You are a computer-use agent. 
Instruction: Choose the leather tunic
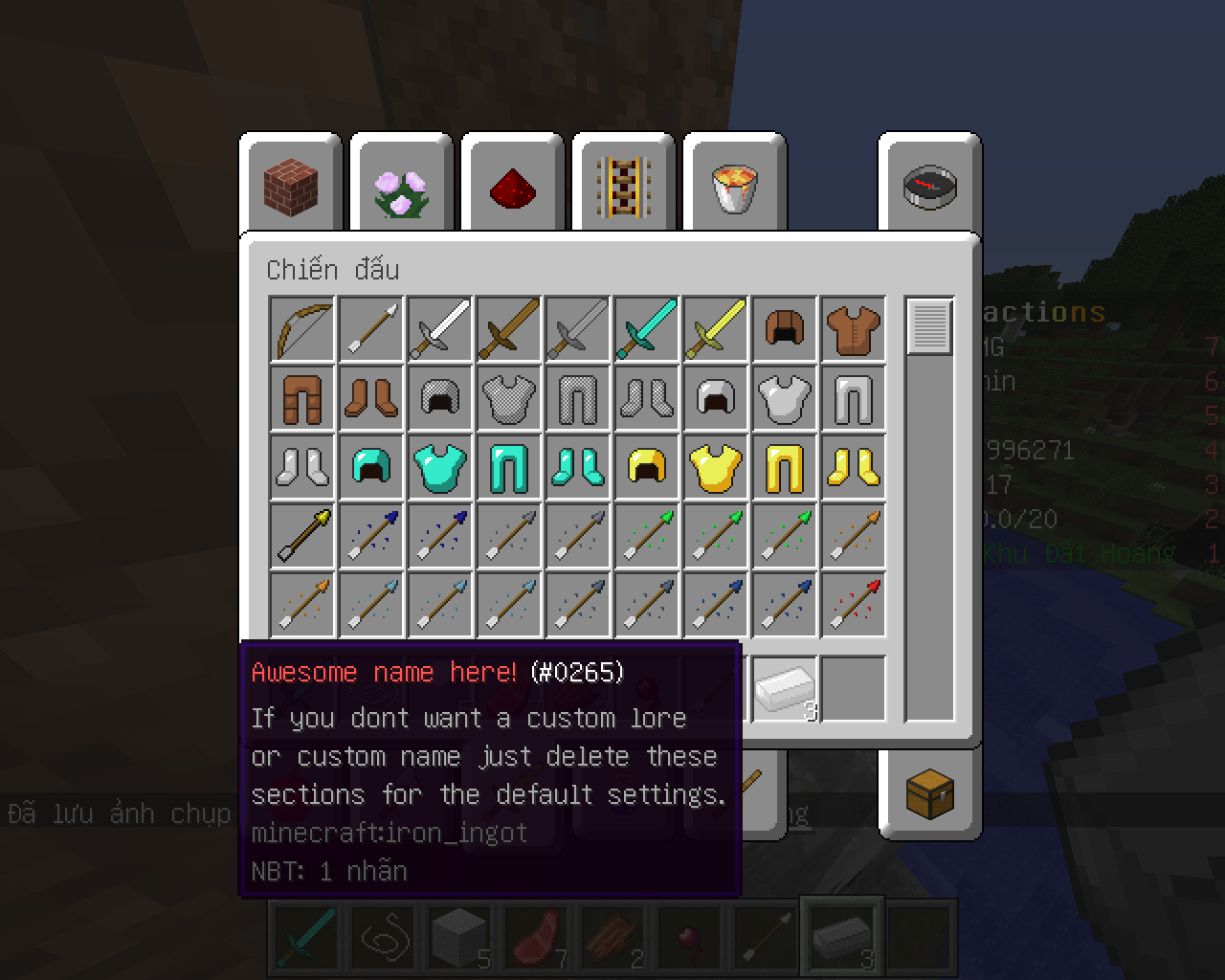point(854,329)
